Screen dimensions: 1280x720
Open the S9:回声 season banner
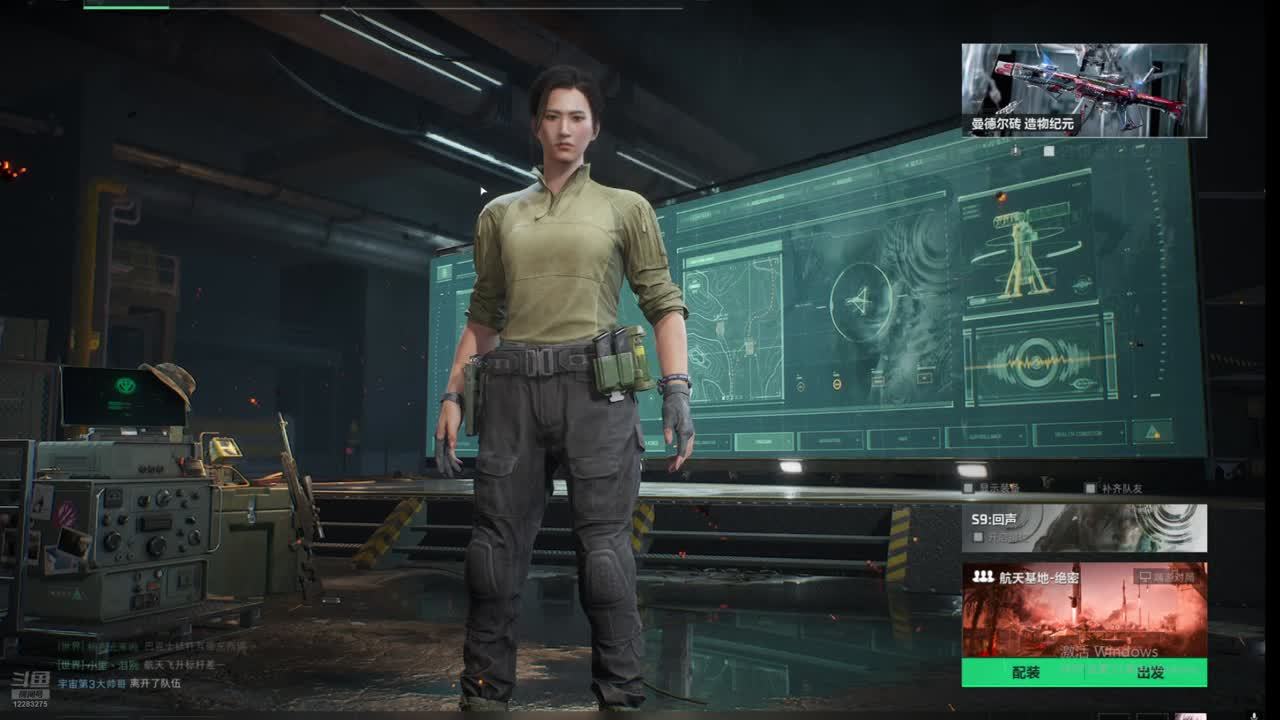tap(1084, 527)
